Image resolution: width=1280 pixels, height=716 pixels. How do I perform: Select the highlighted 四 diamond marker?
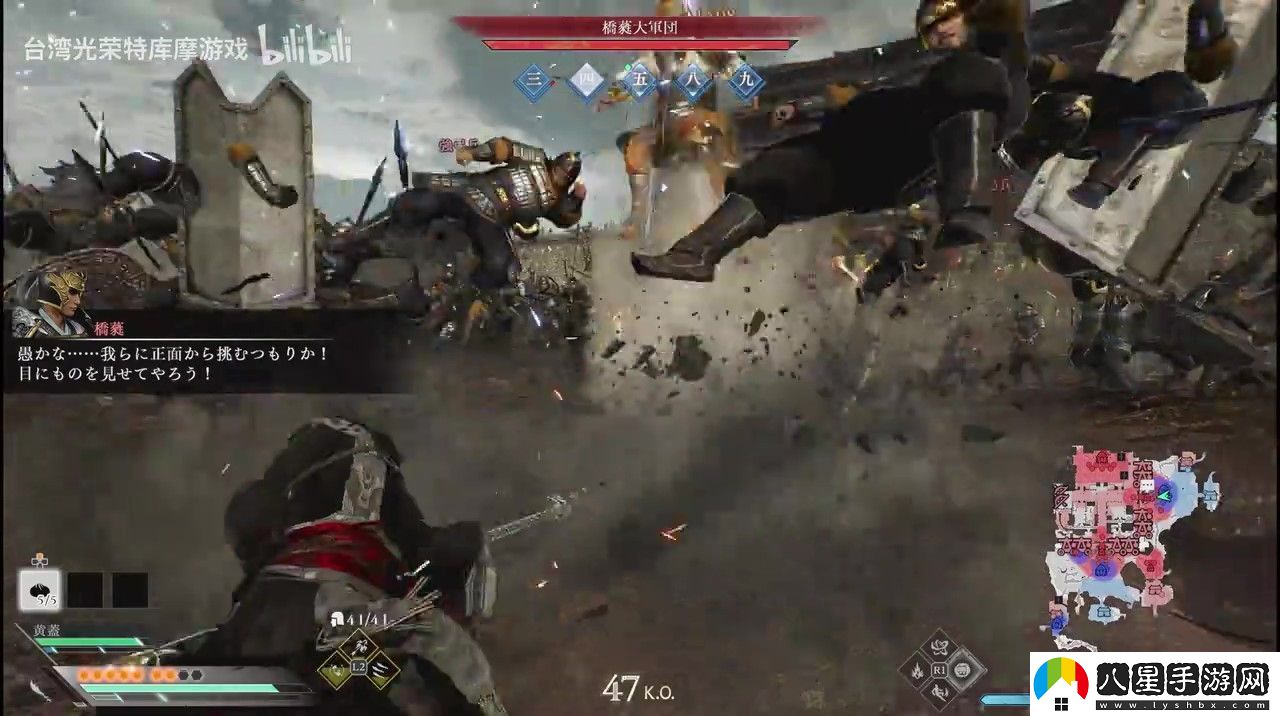[586, 83]
